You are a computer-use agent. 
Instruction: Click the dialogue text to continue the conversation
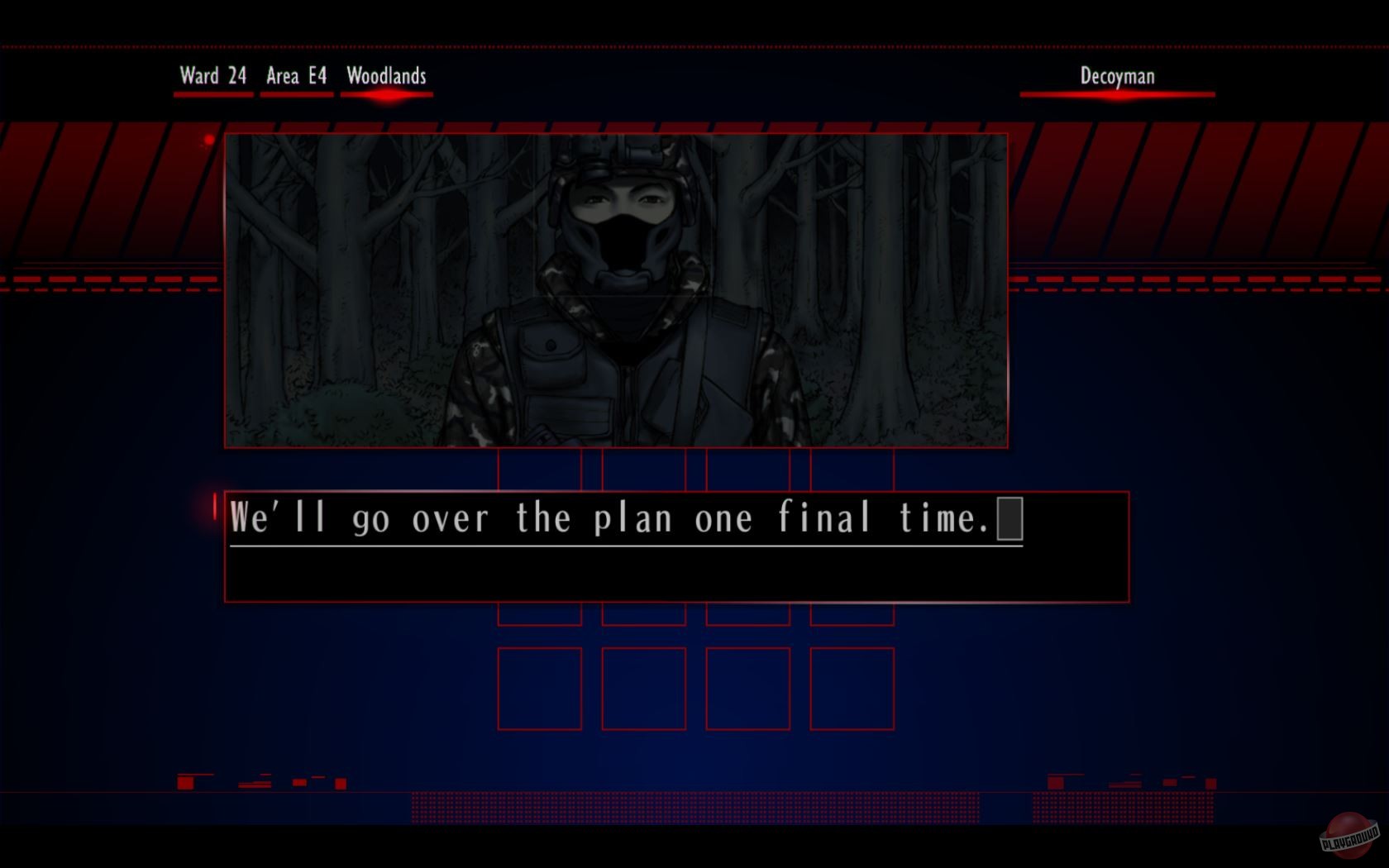pos(620,518)
